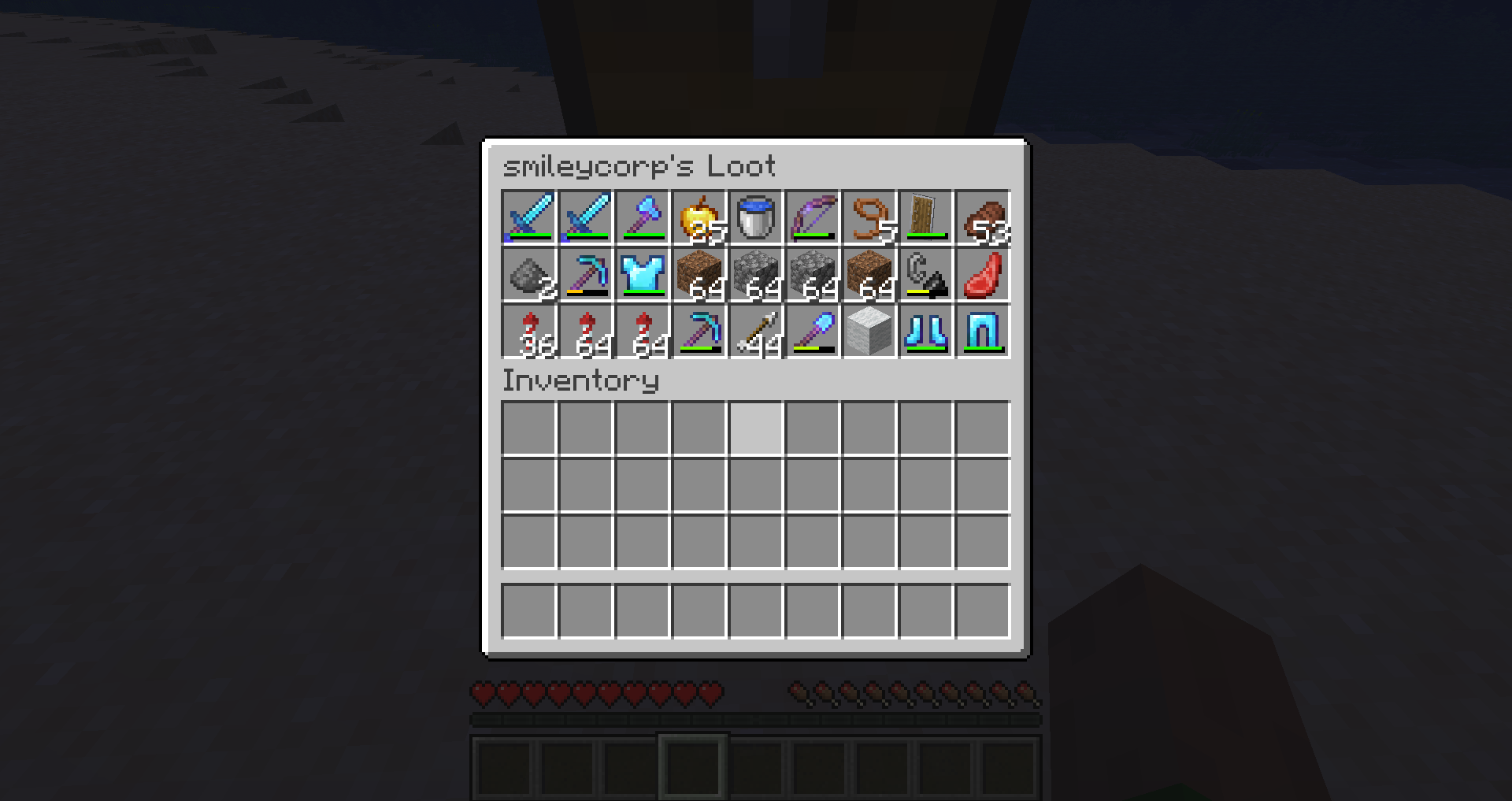Grab the flint and steel
This screenshot has height=801, width=1512.
[926, 277]
